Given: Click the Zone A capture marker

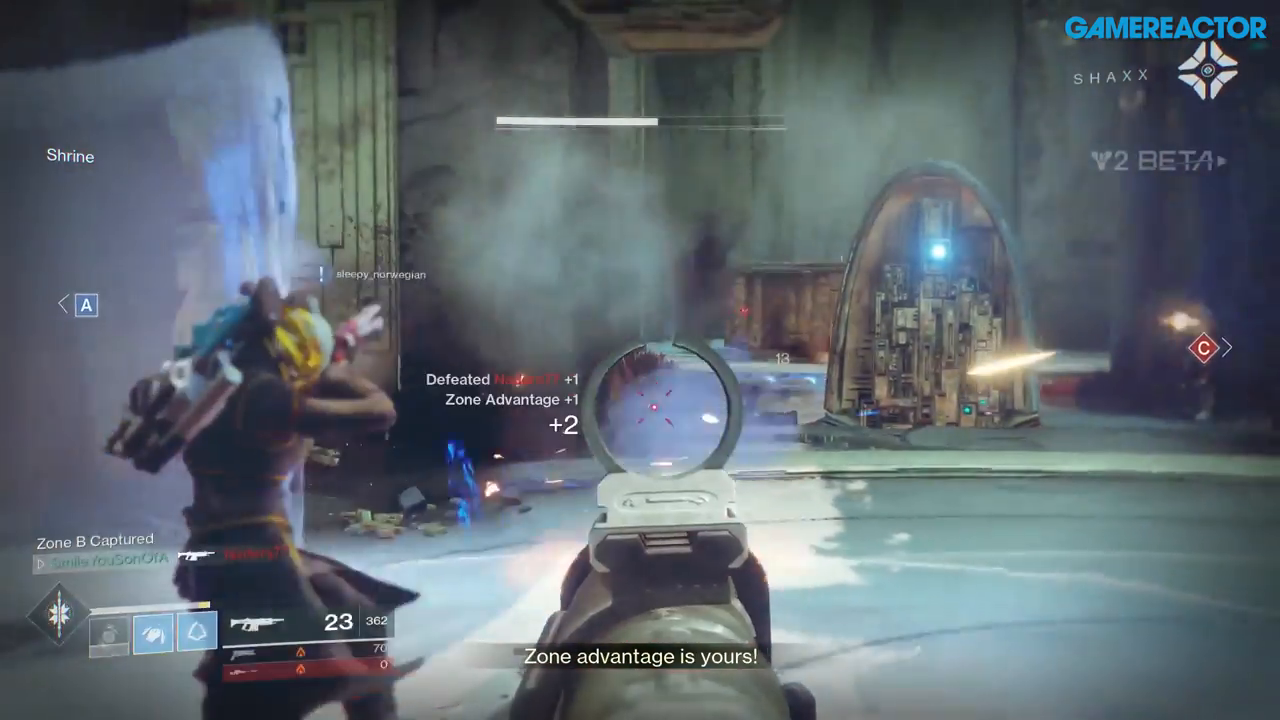Looking at the screenshot, I should point(86,305).
